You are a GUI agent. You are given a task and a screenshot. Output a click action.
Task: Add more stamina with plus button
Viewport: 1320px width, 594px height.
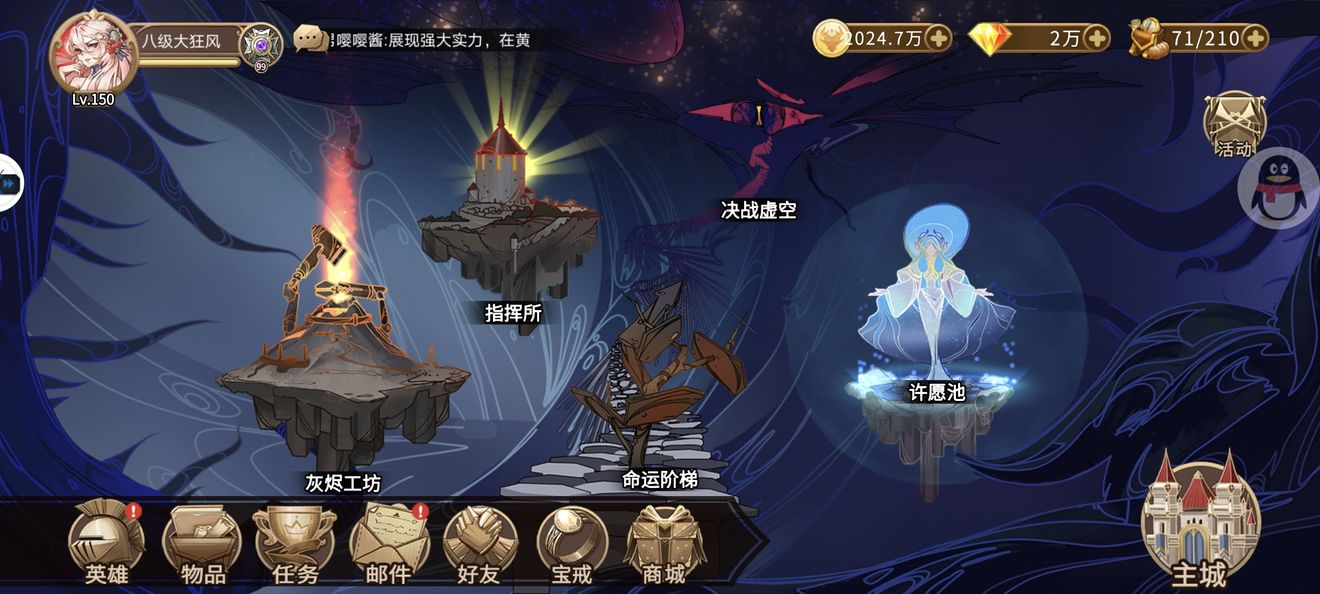click(1255, 39)
